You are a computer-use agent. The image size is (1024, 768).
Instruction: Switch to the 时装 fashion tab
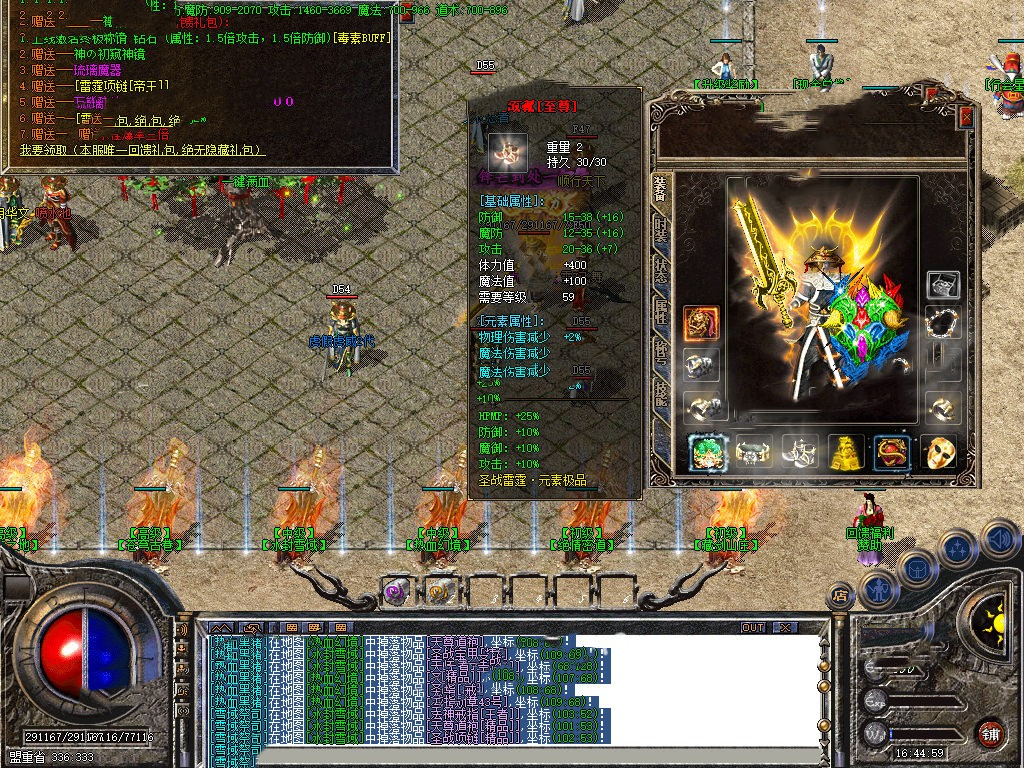coord(661,231)
